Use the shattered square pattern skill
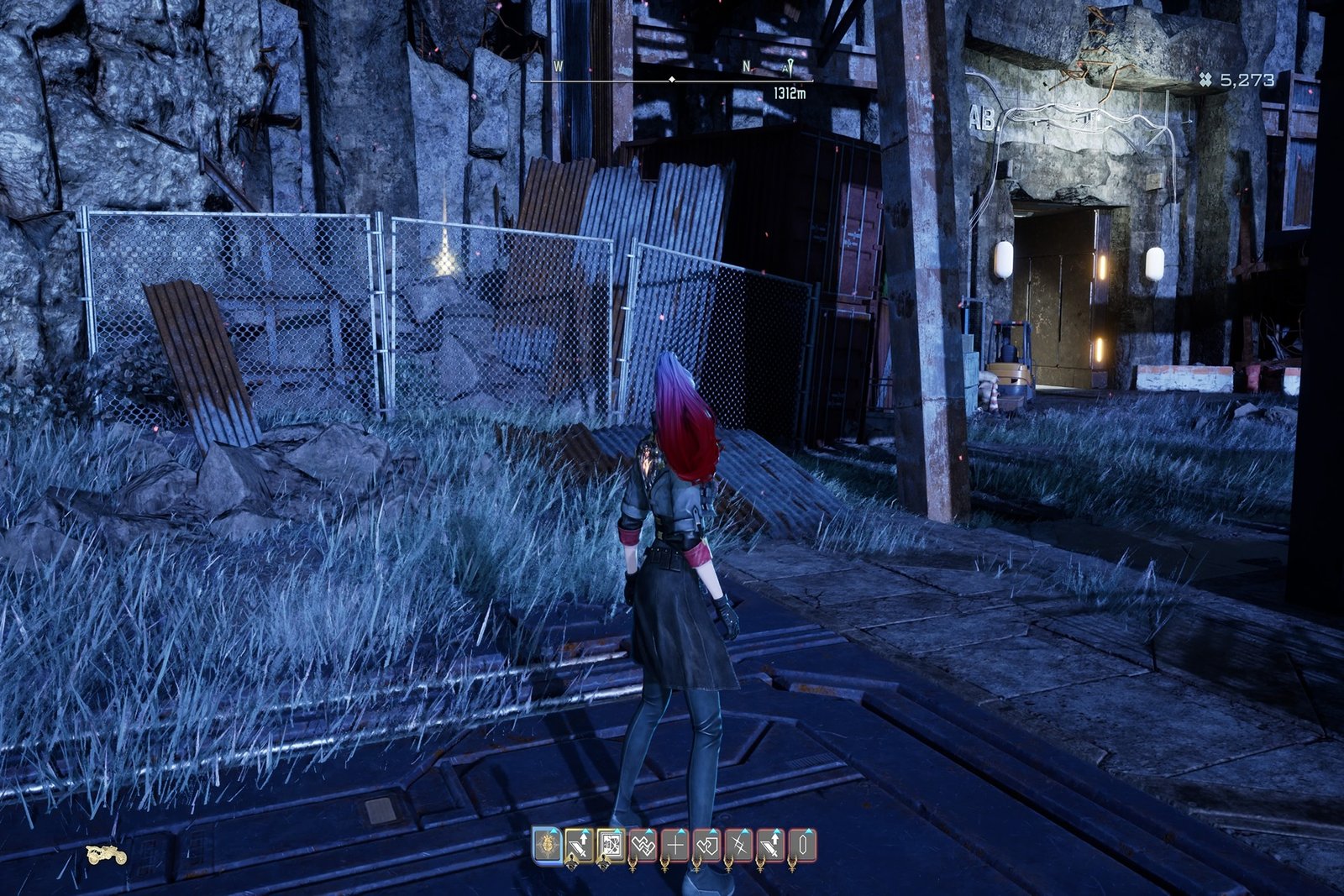1344x896 pixels. 611,845
